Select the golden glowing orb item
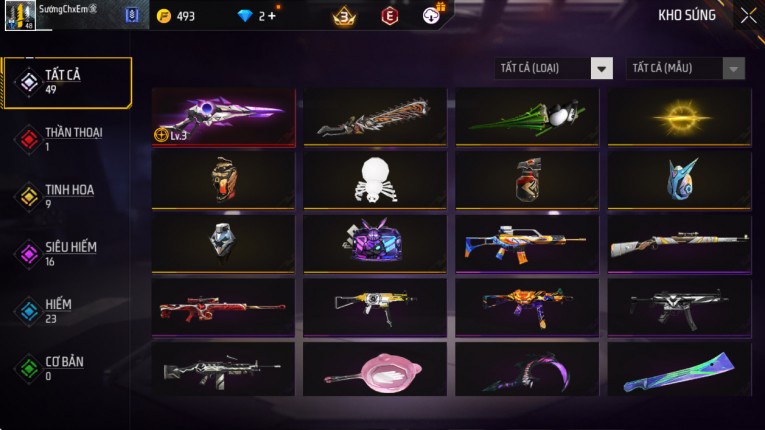The image size is (765, 430). 679,117
